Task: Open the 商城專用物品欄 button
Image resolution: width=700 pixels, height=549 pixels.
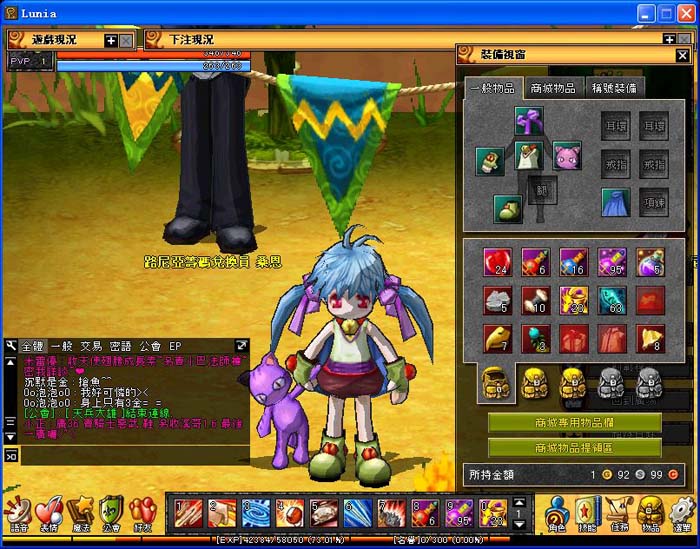Action: click(574, 423)
